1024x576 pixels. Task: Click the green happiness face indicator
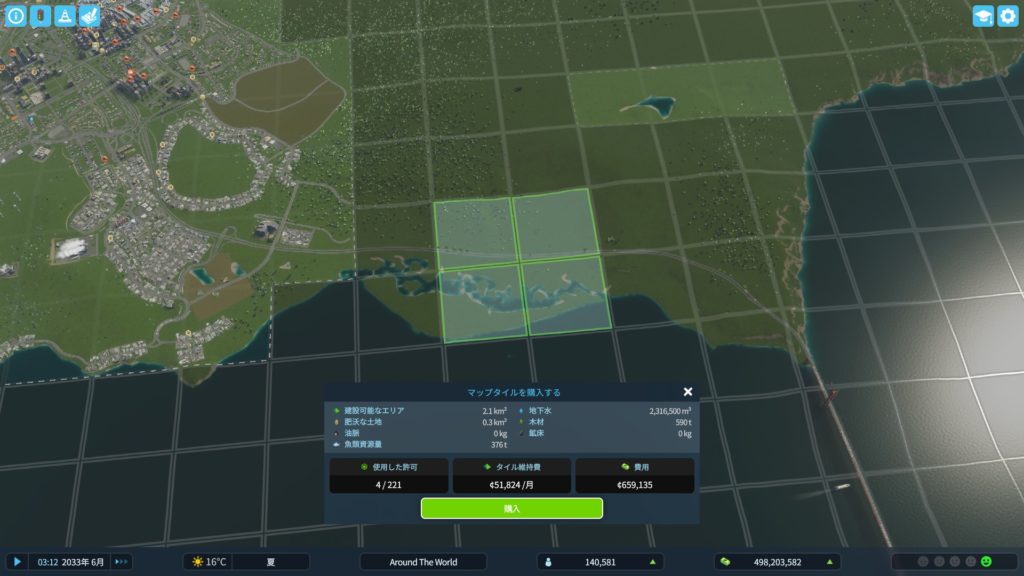(986, 562)
